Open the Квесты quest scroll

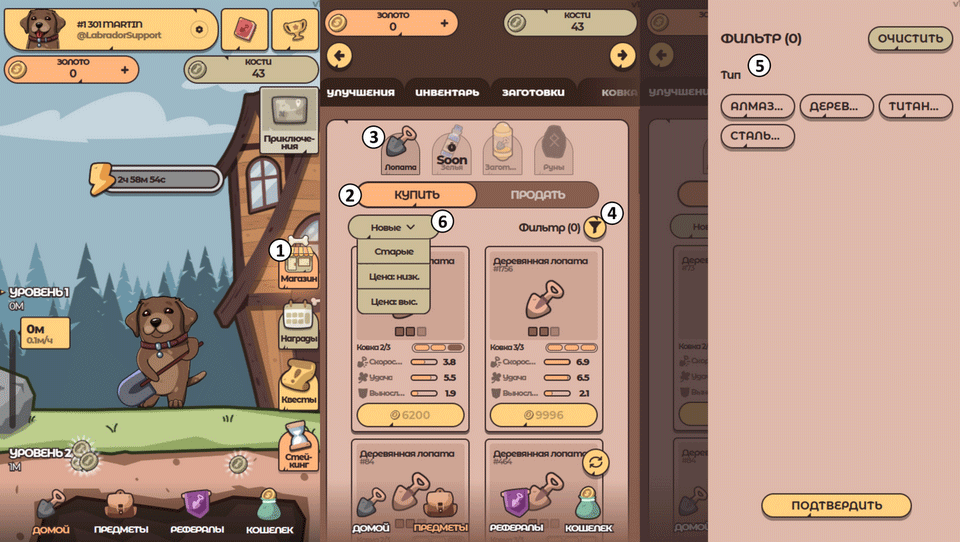(x=298, y=385)
